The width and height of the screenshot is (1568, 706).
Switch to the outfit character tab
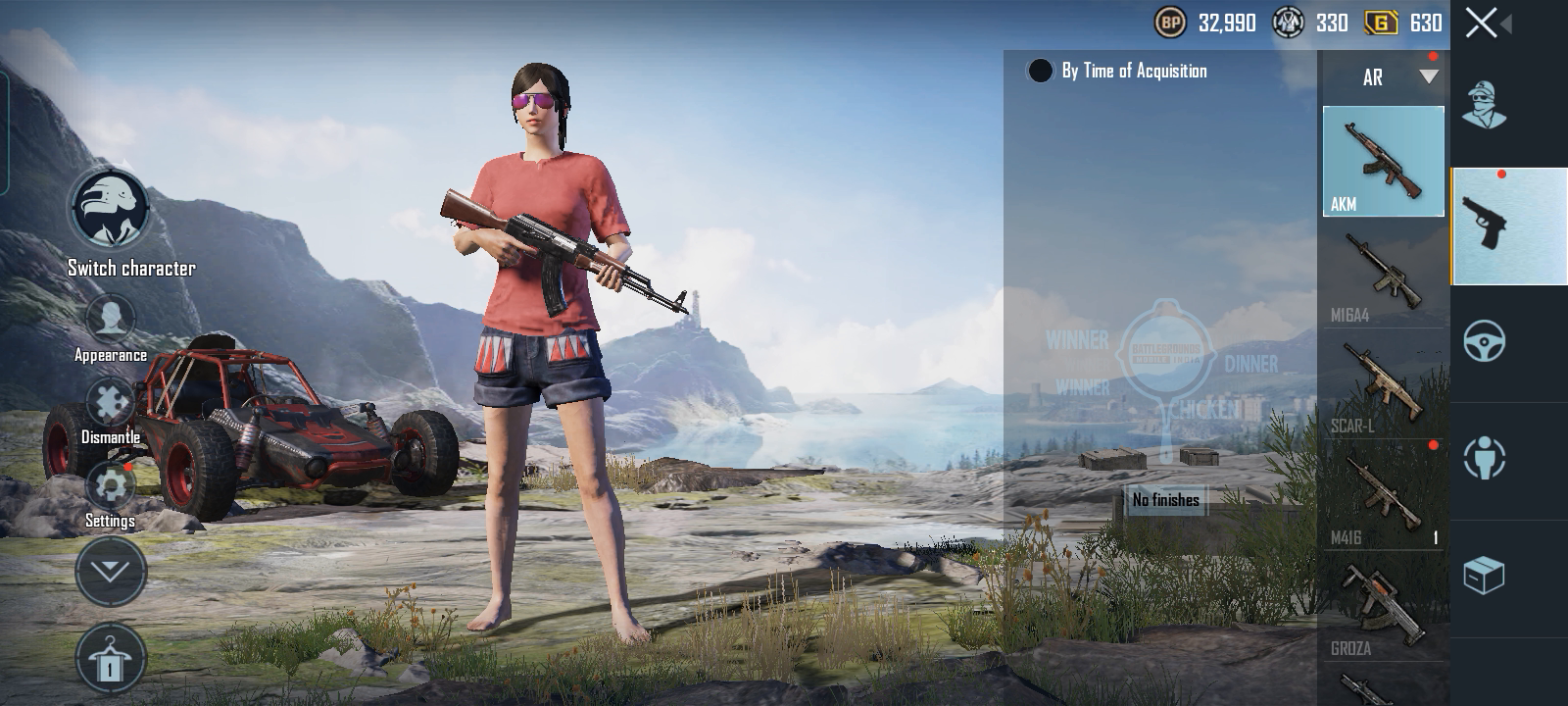pos(1485,106)
